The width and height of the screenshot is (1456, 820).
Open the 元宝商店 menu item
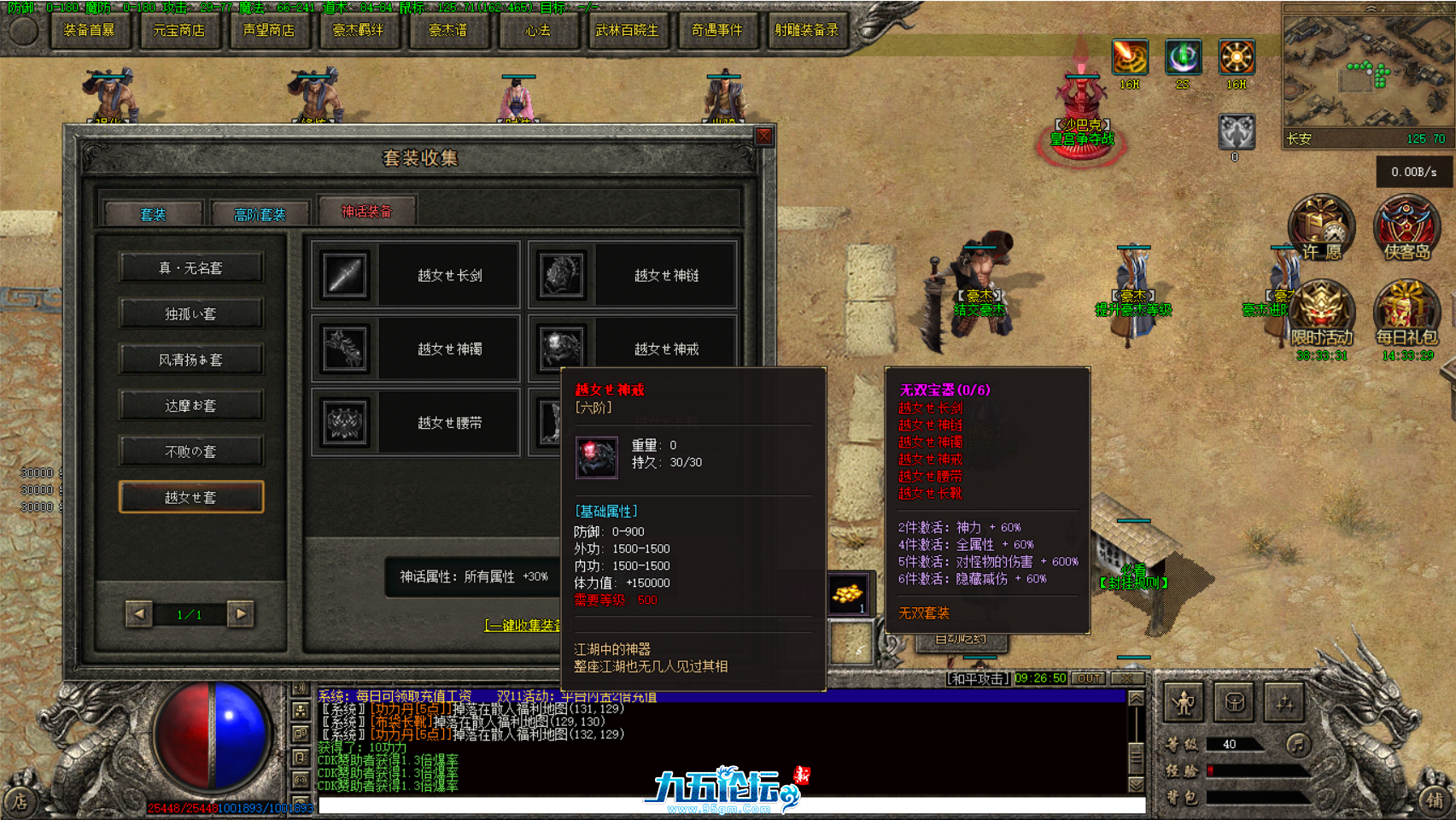pyautogui.click(x=178, y=30)
